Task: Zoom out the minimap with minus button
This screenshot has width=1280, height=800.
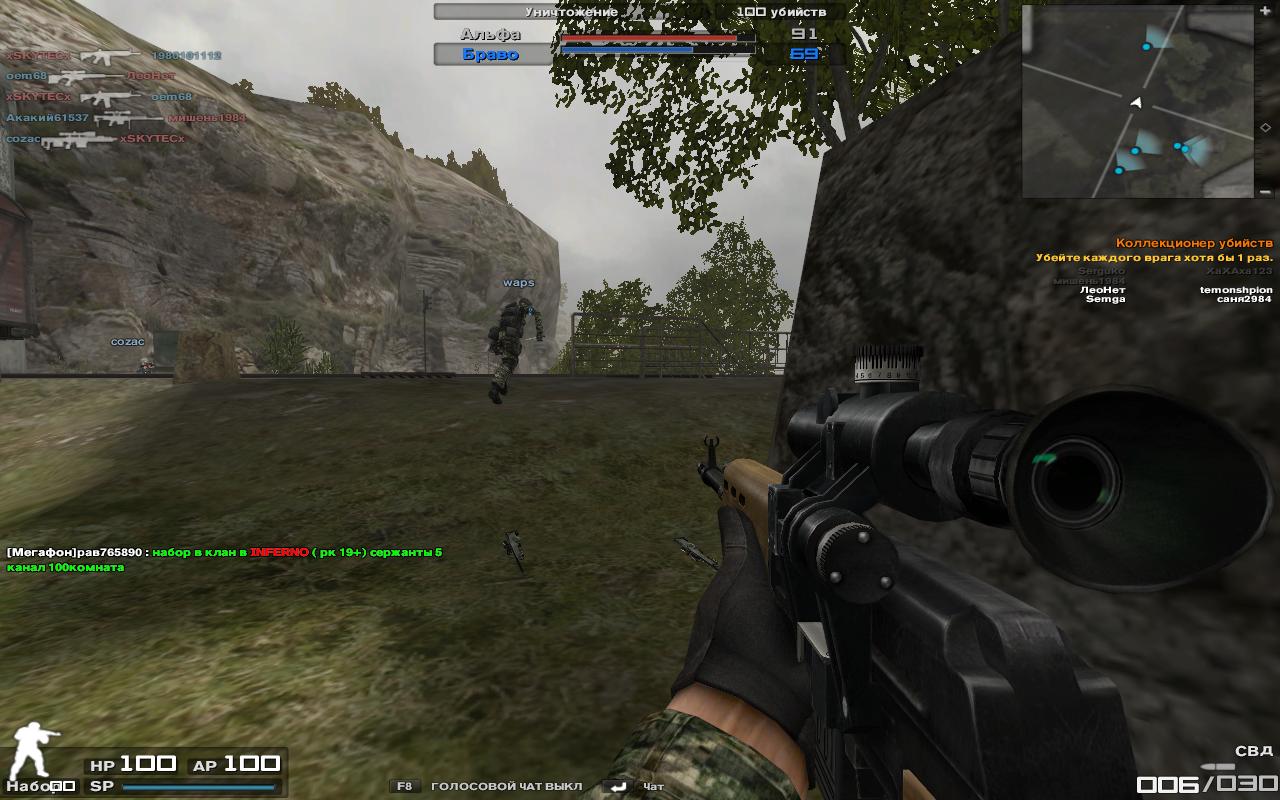Action: coord(1266,191)
